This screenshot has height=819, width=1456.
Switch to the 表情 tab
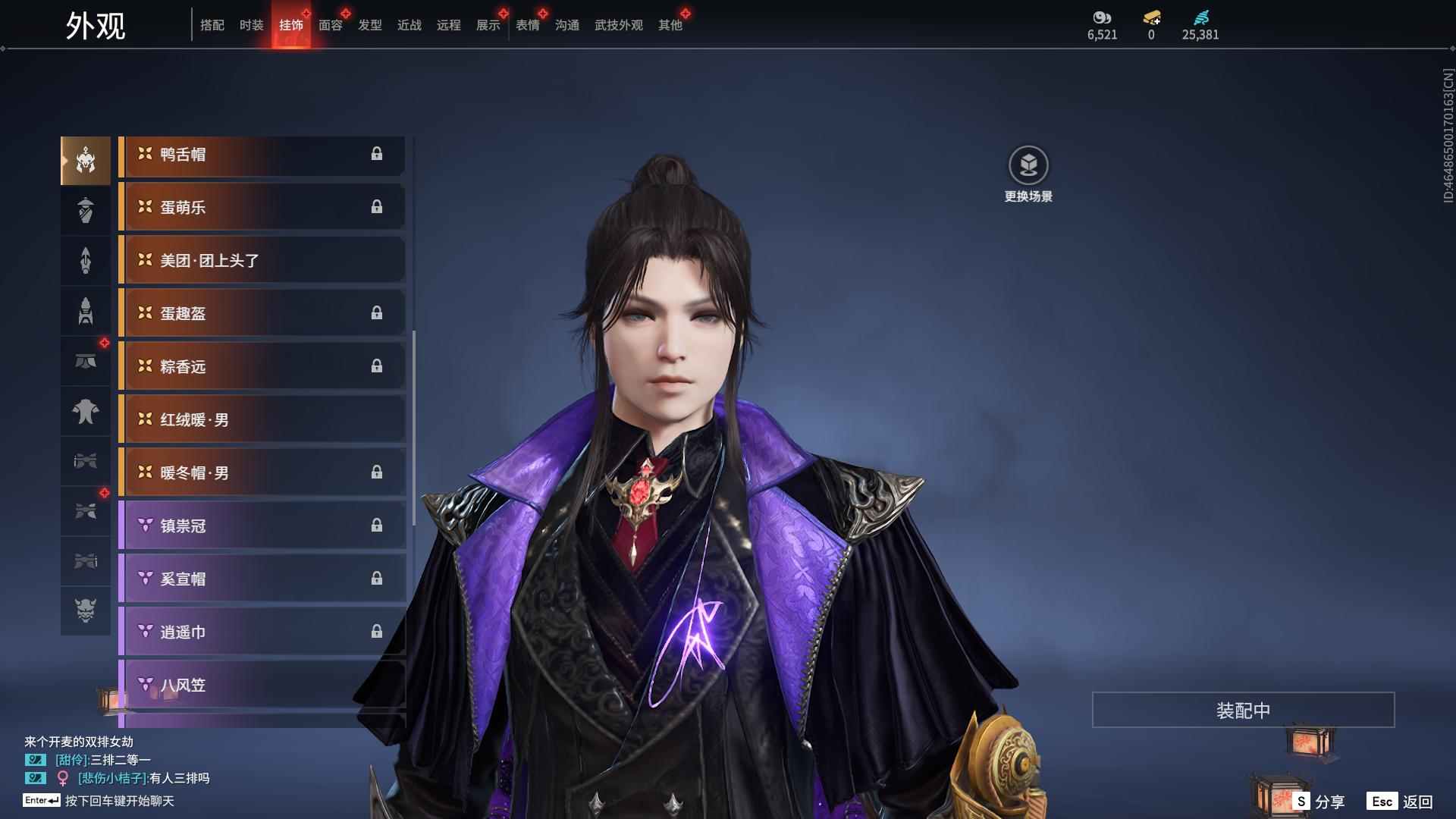pos(527,25)
